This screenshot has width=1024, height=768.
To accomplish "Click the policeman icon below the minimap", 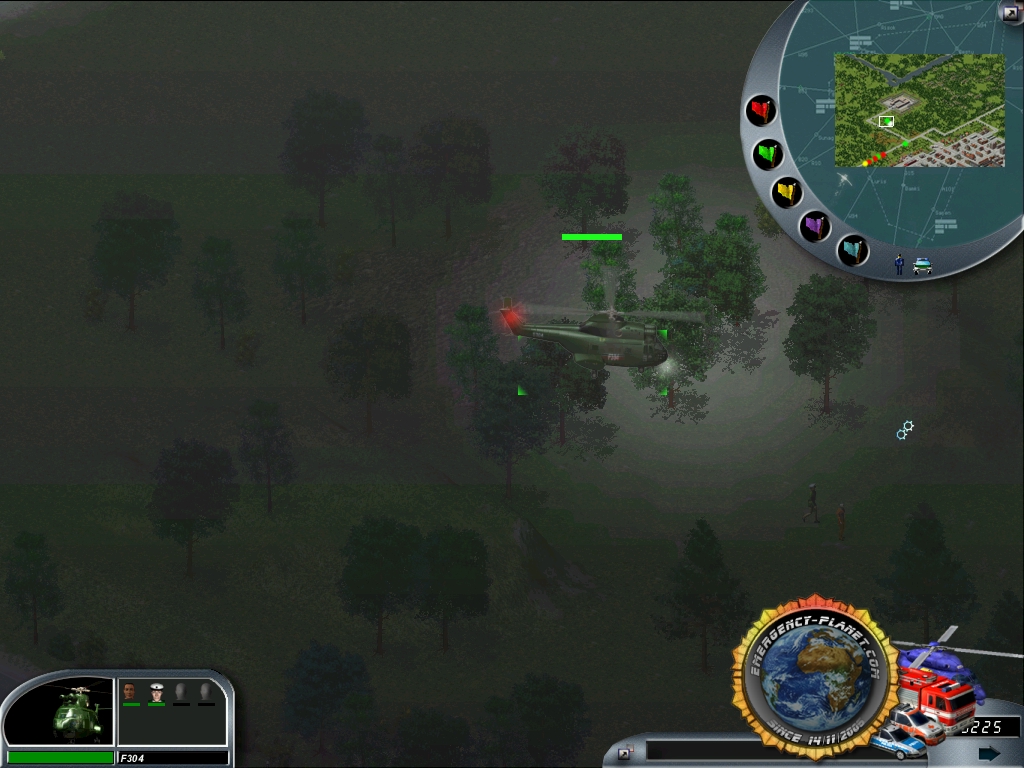I will [899, 264].
